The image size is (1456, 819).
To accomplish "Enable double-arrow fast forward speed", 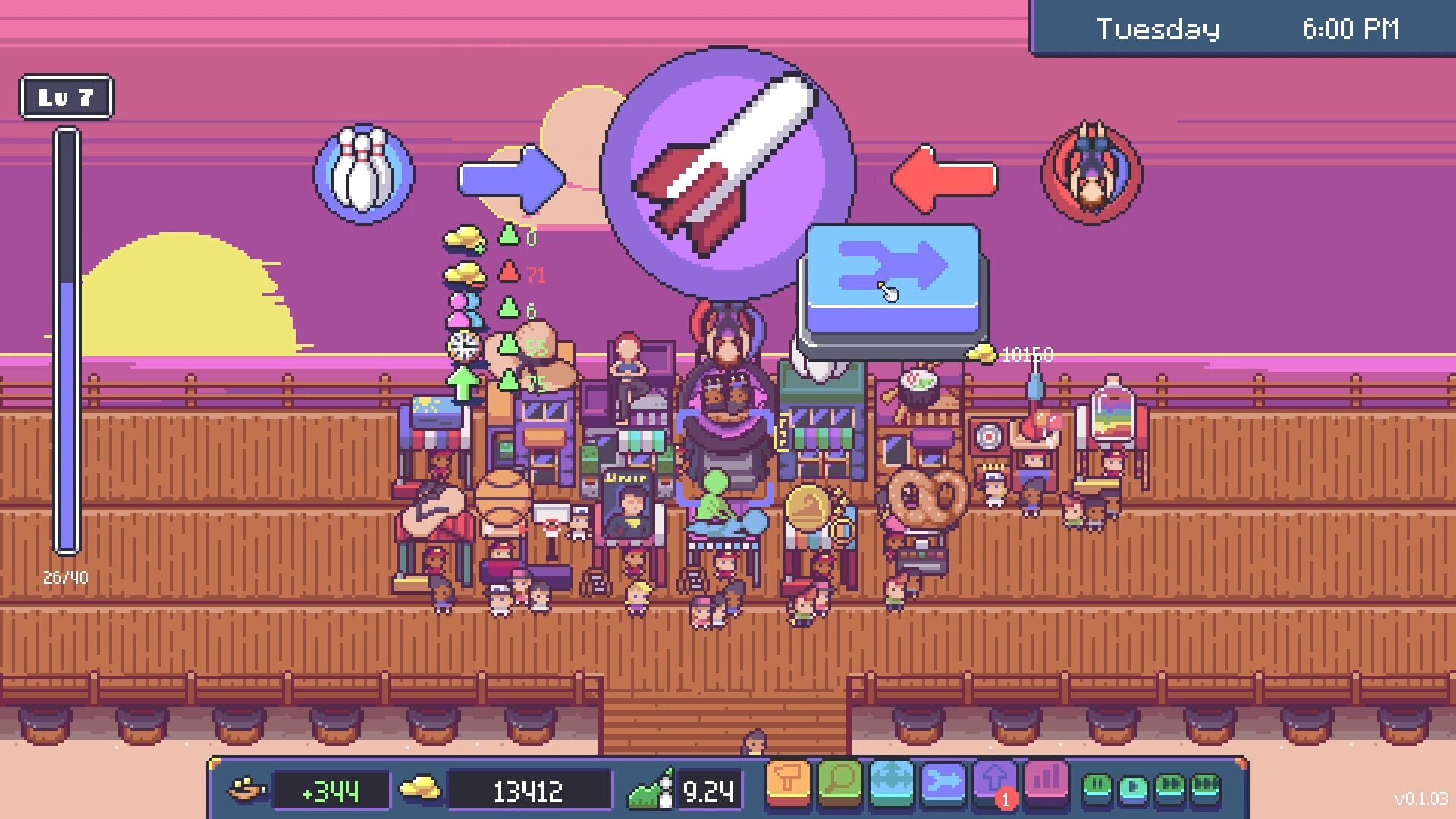I will [1169, 785].
